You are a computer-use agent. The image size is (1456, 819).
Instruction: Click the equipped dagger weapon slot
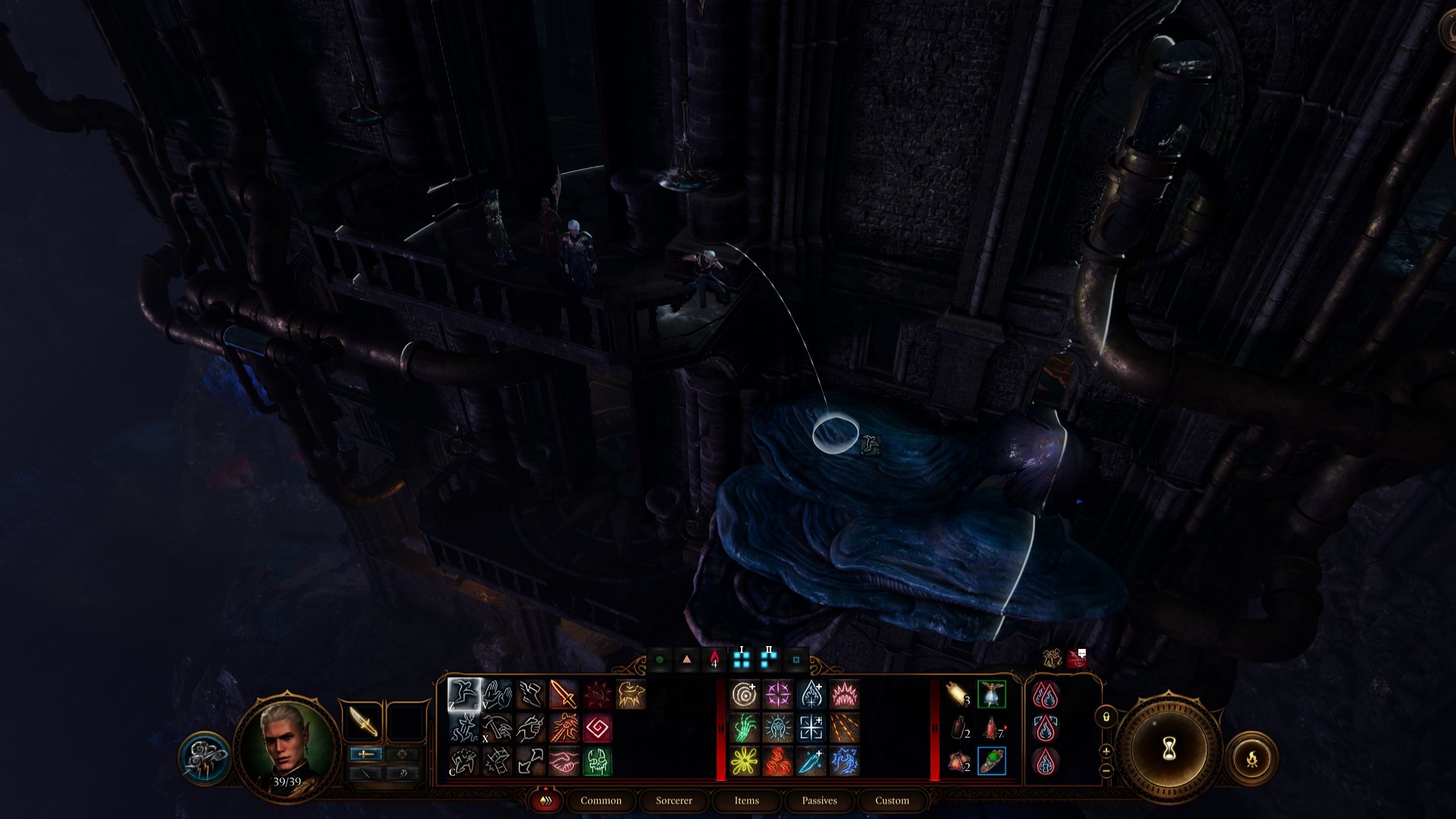pos(363,721)
